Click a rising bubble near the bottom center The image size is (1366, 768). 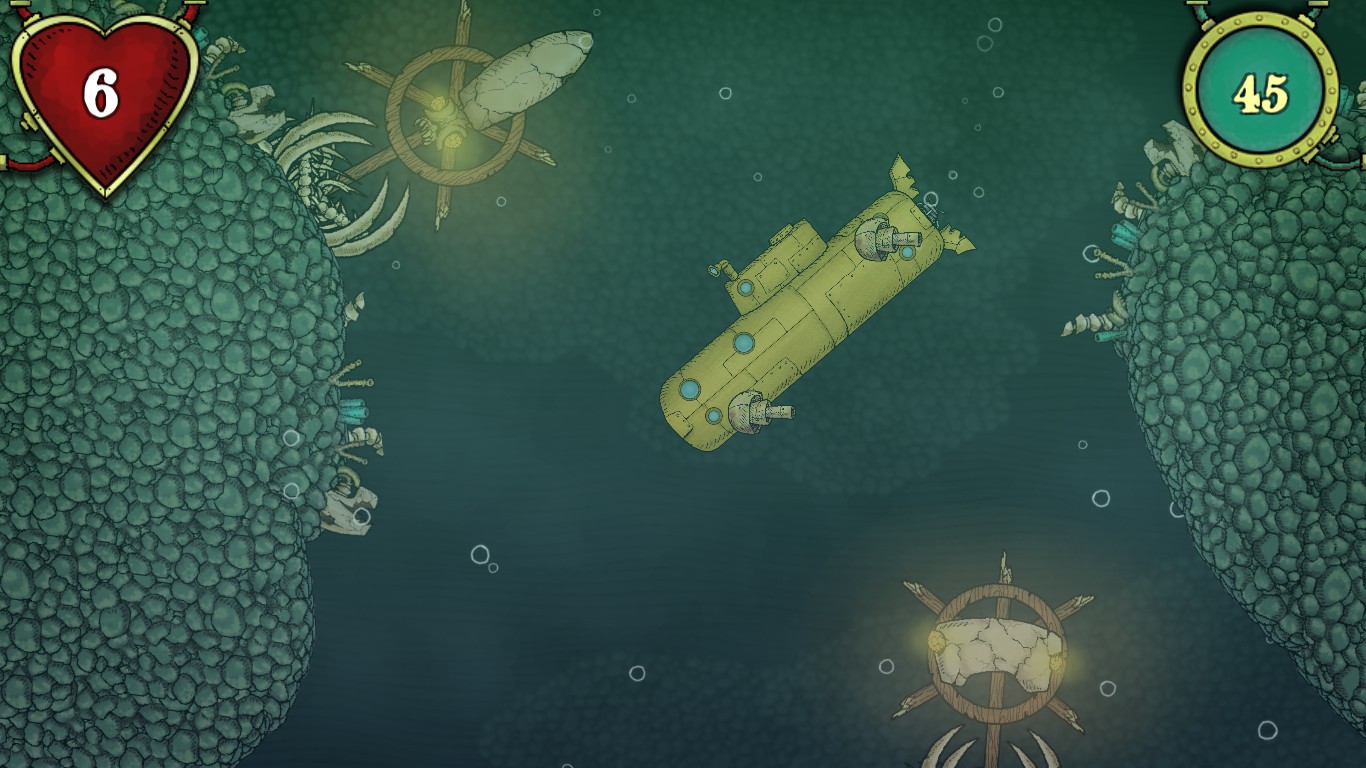[x=637, y=675]
